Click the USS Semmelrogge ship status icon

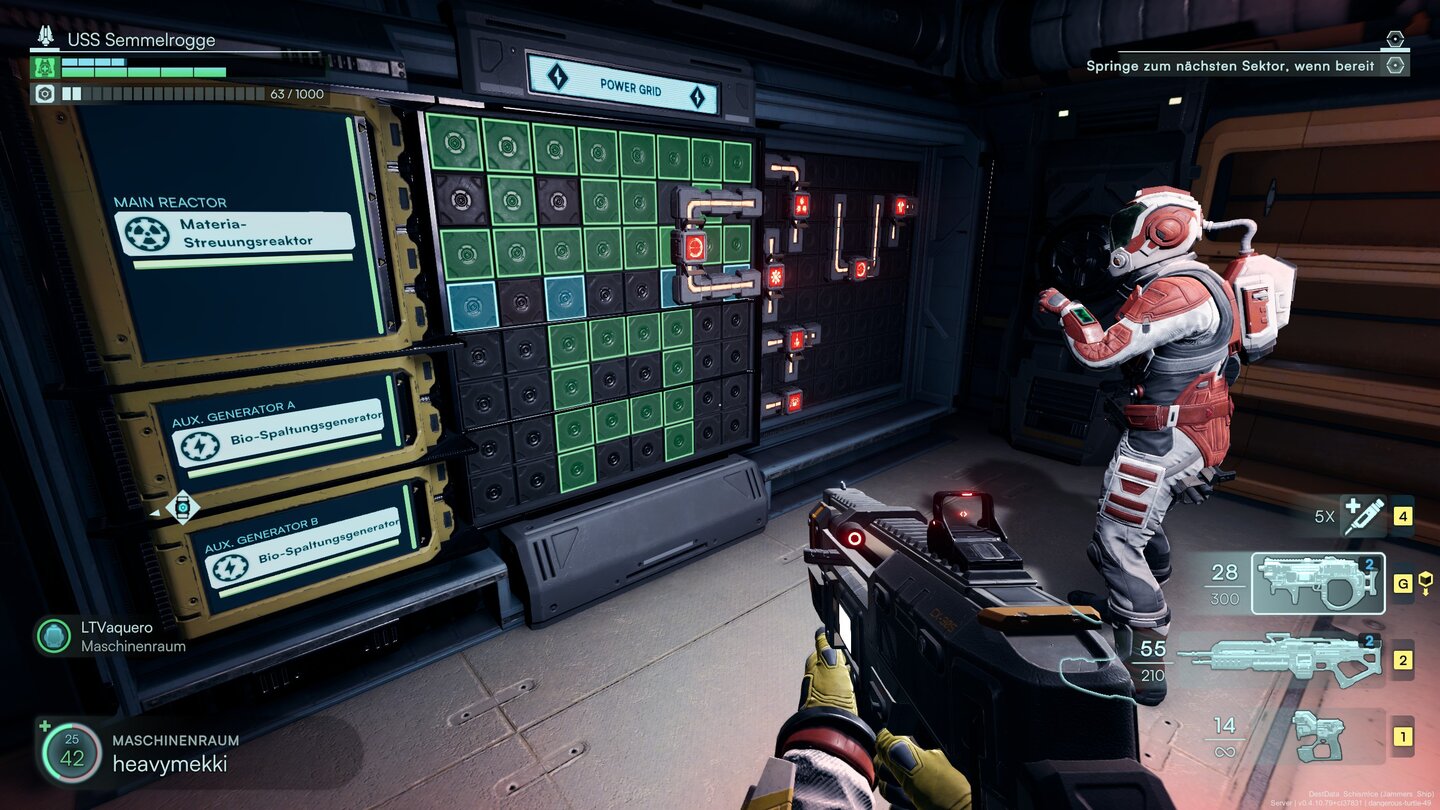click(46, 38)
